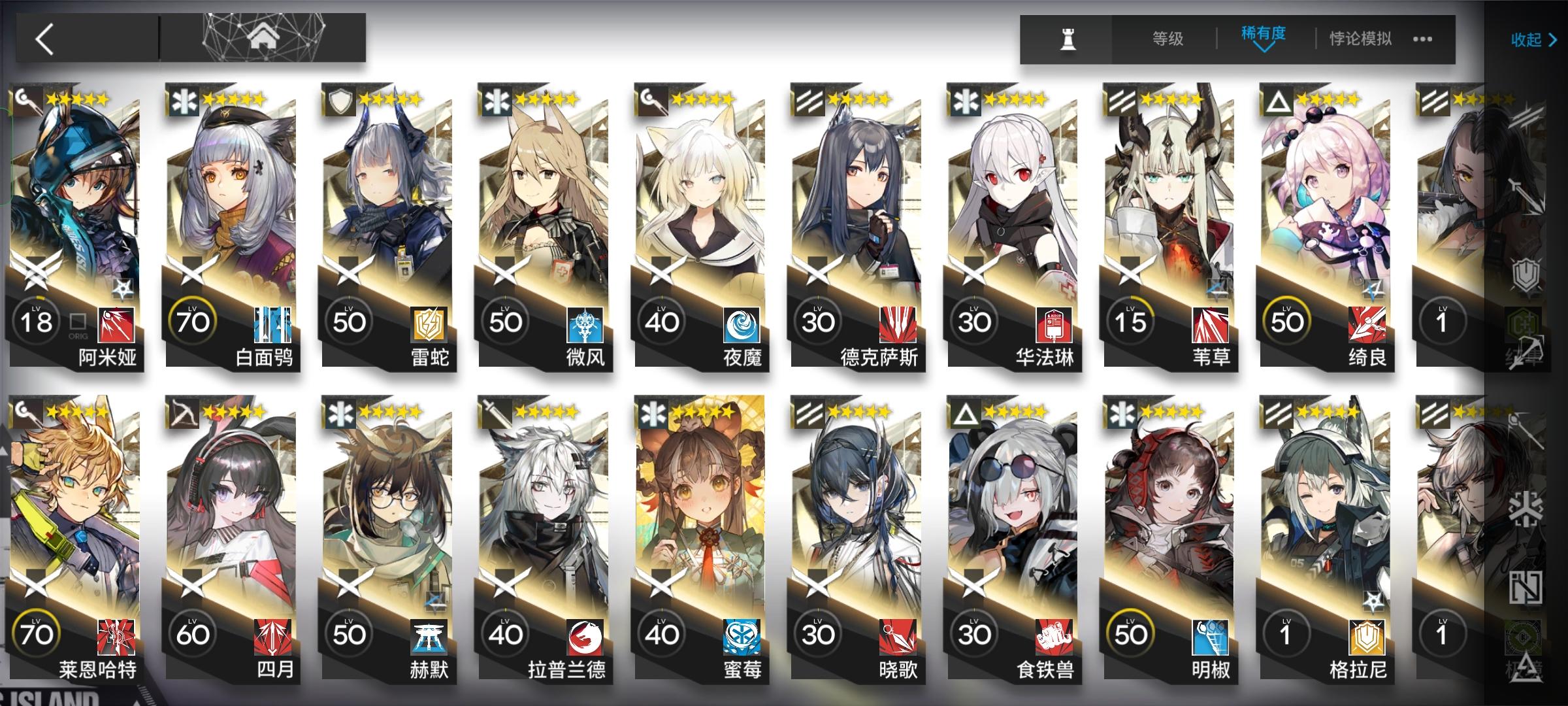
Task: Click the 收起 link text
Action: click(1526, 41)
